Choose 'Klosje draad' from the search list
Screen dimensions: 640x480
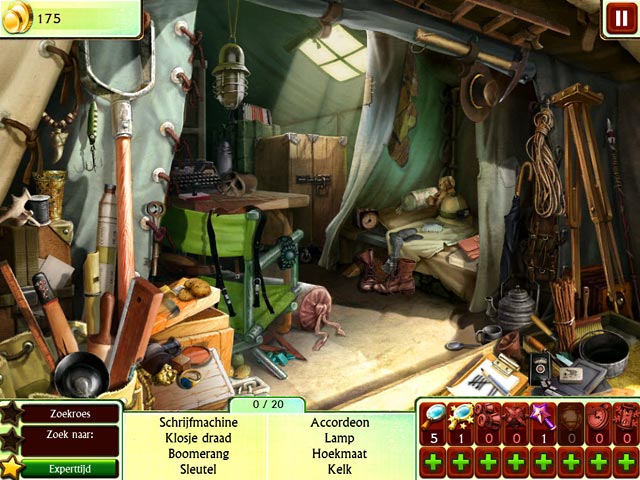(x=197, y=437)
